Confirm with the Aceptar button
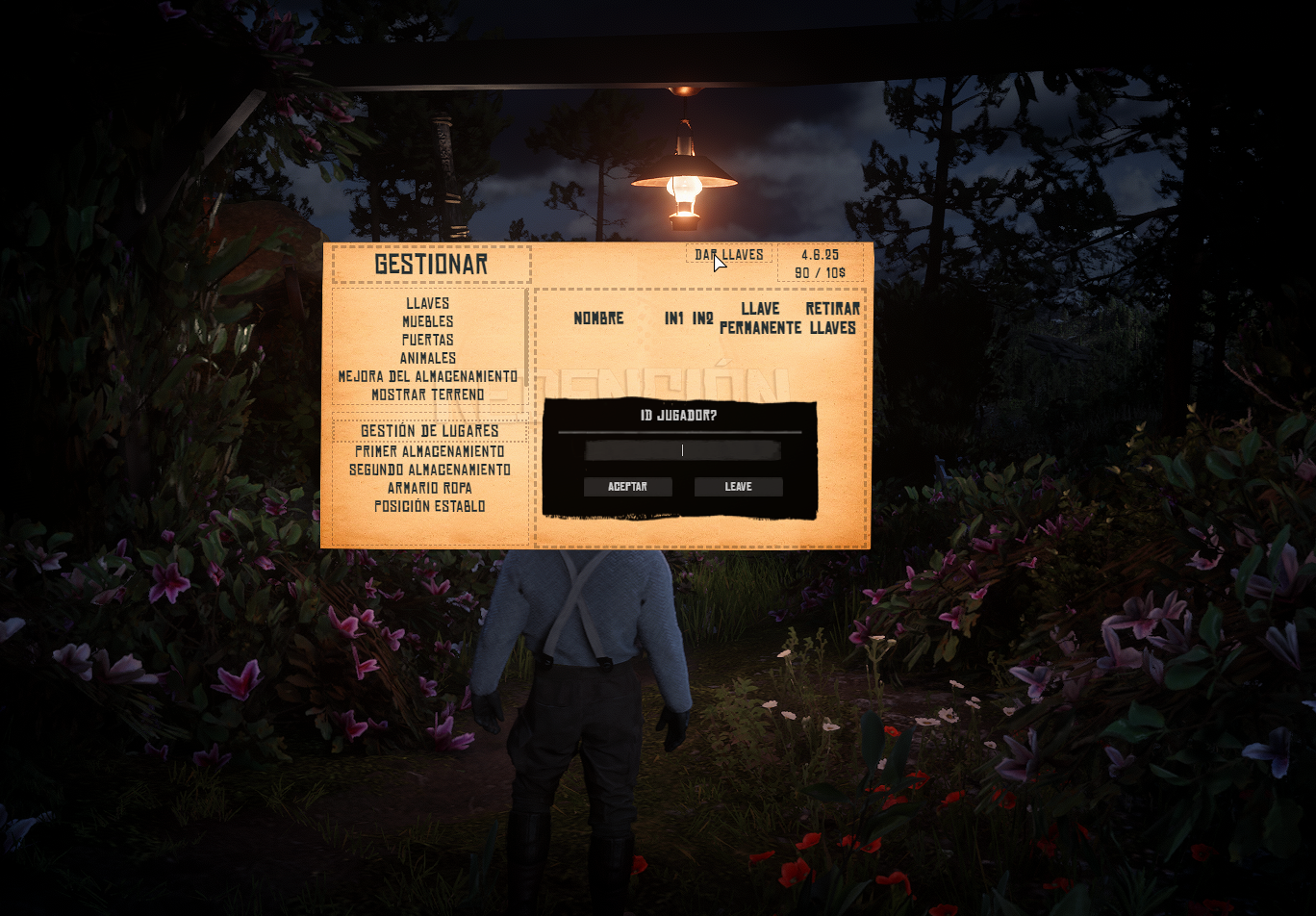 [x=627, y=487]
